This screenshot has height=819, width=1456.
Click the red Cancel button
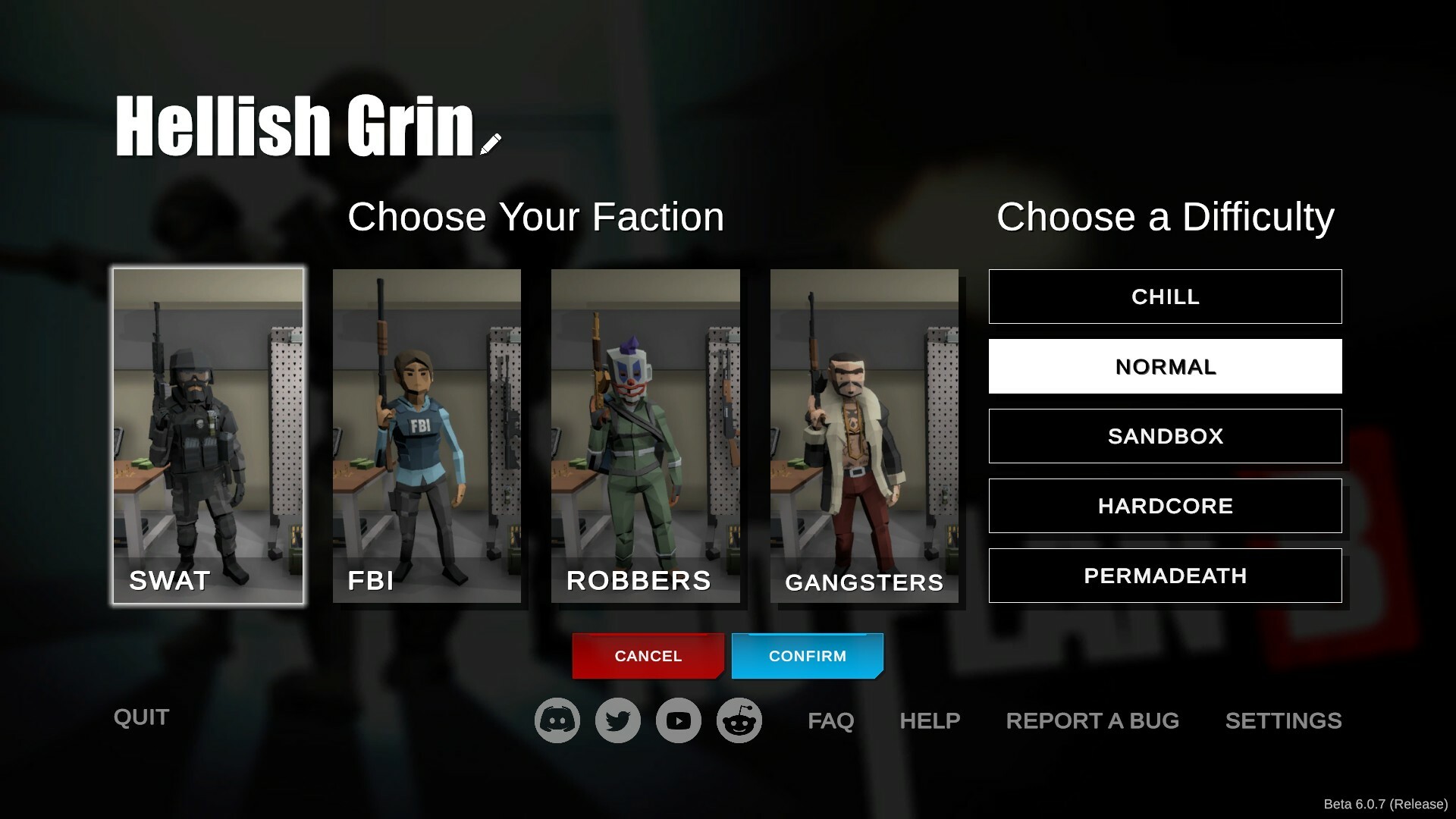tap(648, 656)
